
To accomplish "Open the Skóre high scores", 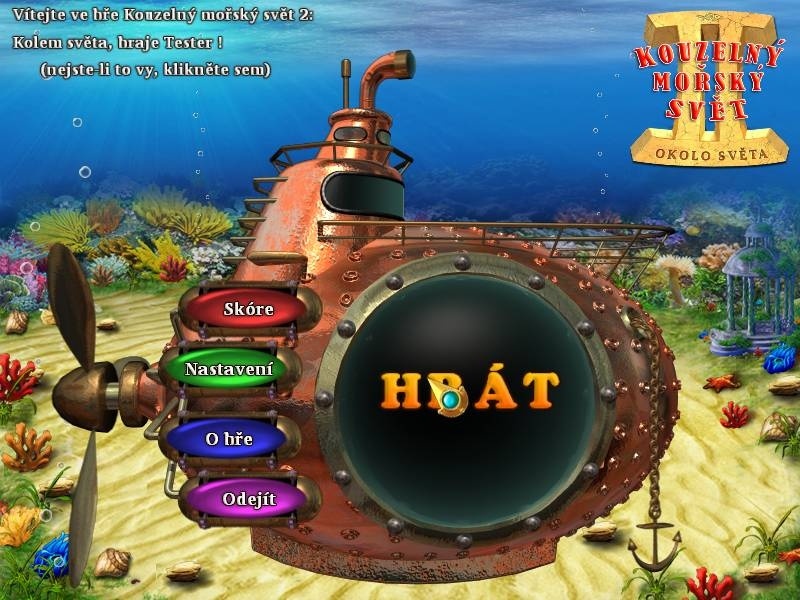I will tap(248, 309).
